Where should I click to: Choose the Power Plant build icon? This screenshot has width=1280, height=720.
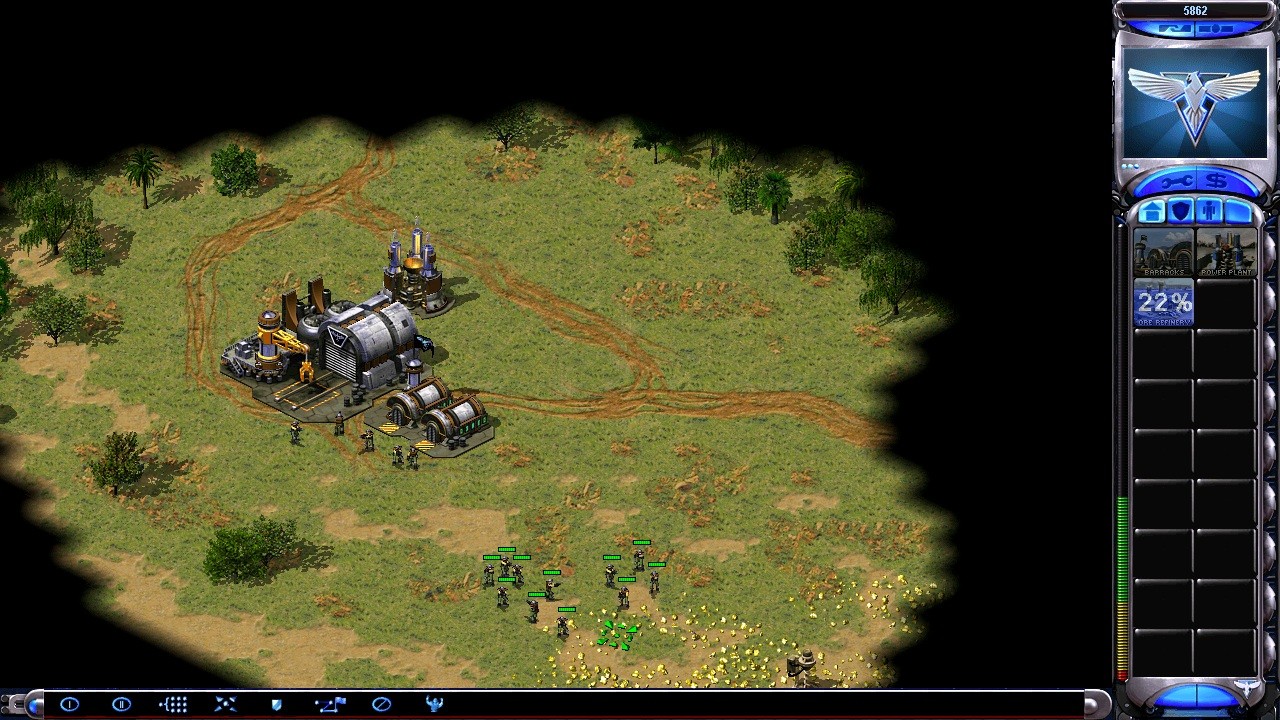(x=1226, y=253)
